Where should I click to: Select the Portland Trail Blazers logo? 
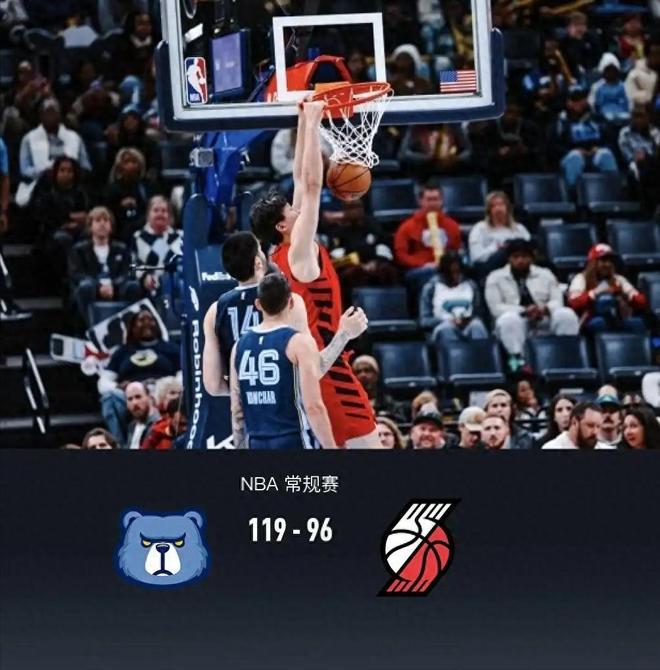tap(418, 547)
